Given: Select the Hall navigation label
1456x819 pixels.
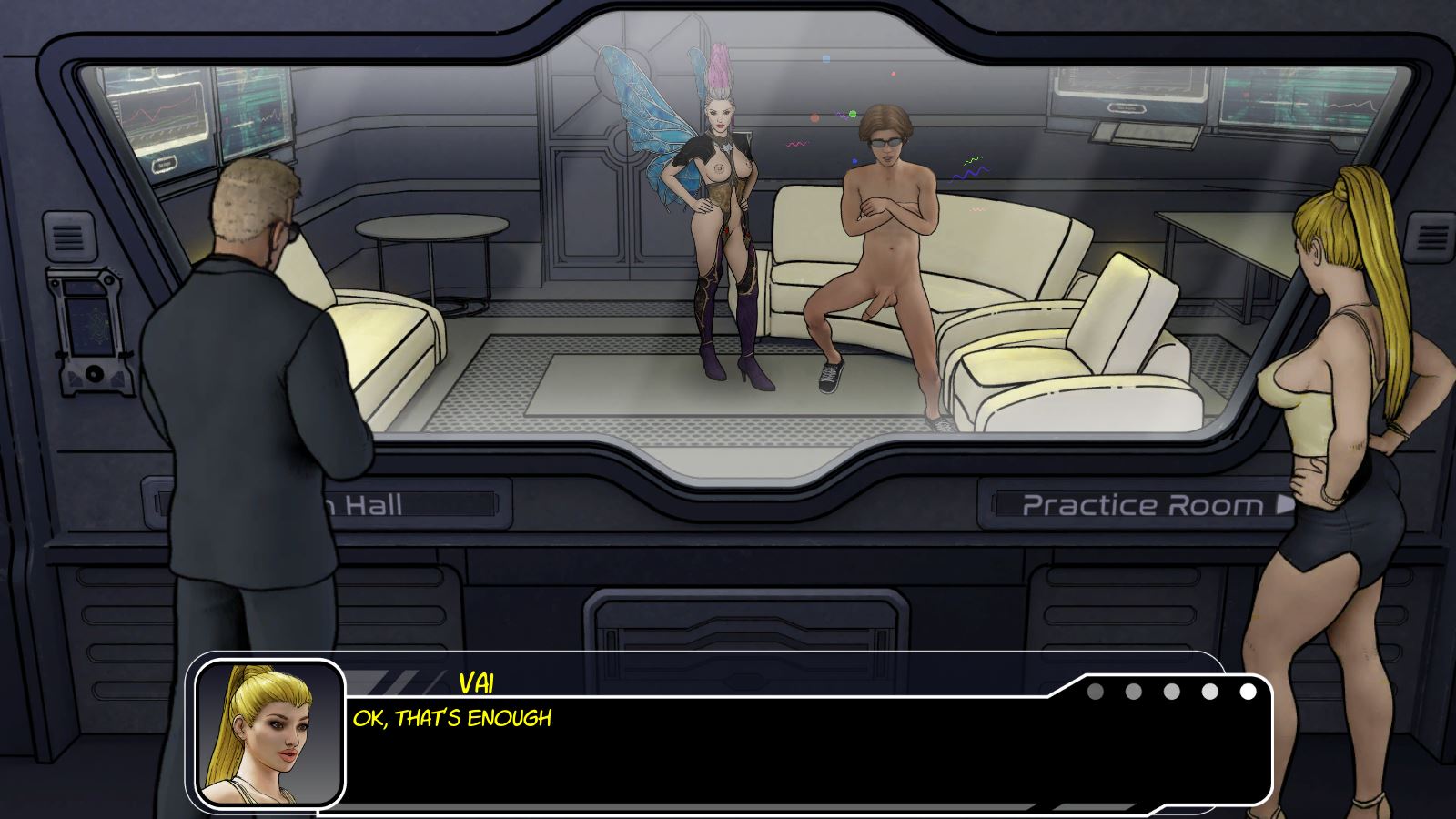Looking at the screenshot, I should pos(364,505).
